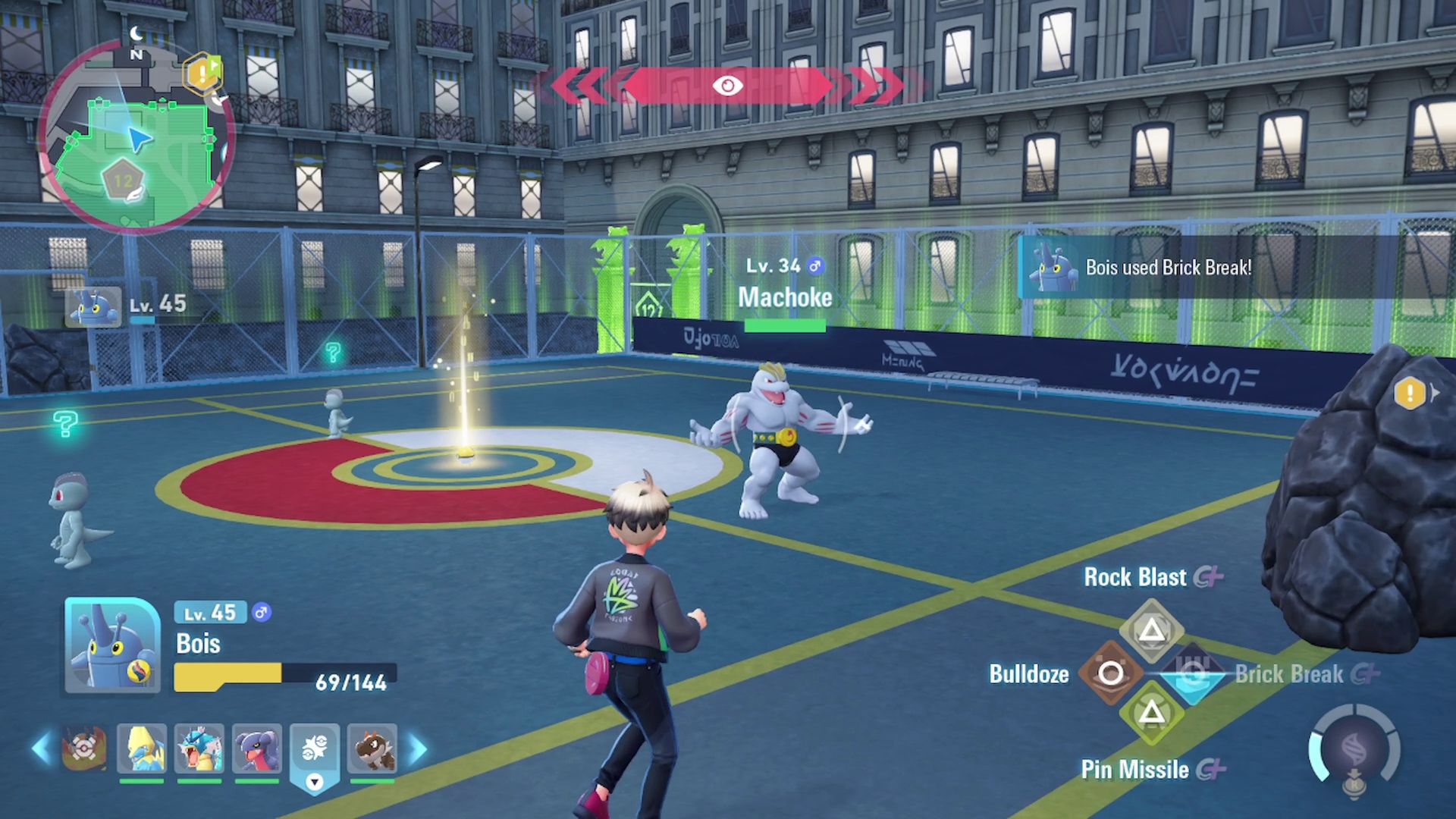1456x819 pixels.
Task: Pick Tyrunt in the party bar
Action: pyautogui.click(x=372, y=748)
